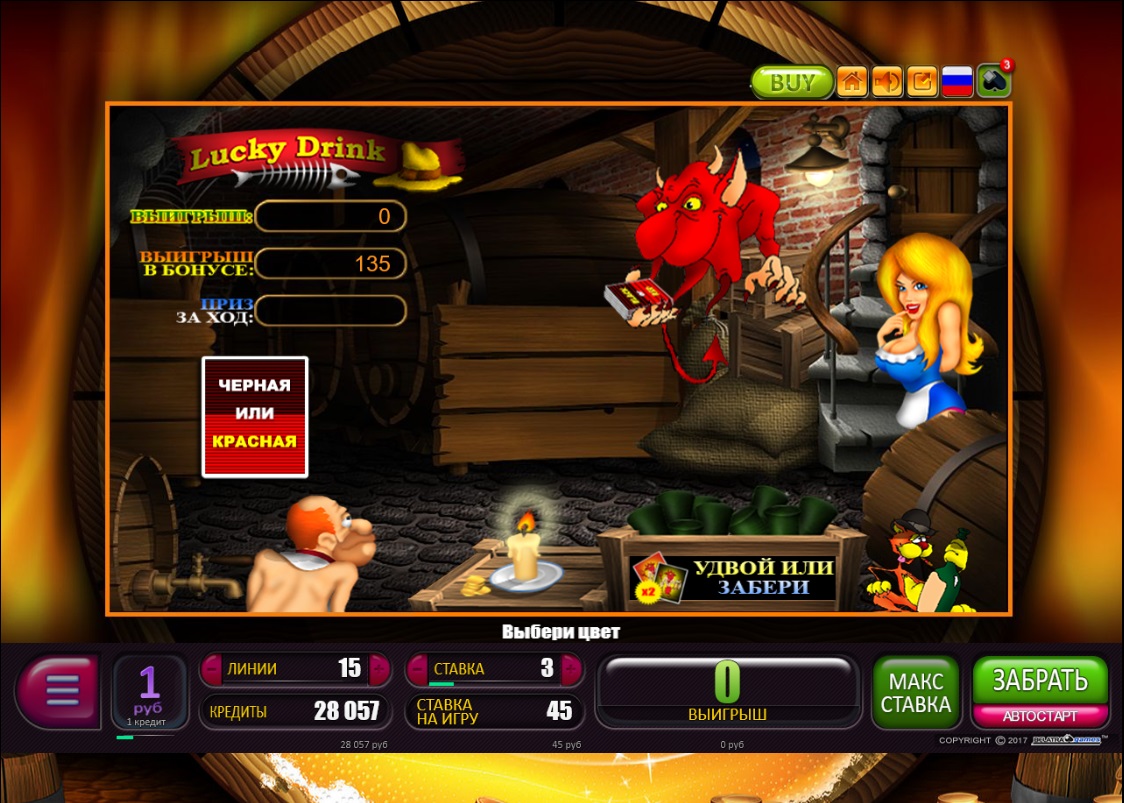This screenshot has width=1124, height=803.
Task: Increase the bet amount (СТАВКА)
Action: point(572,669)
